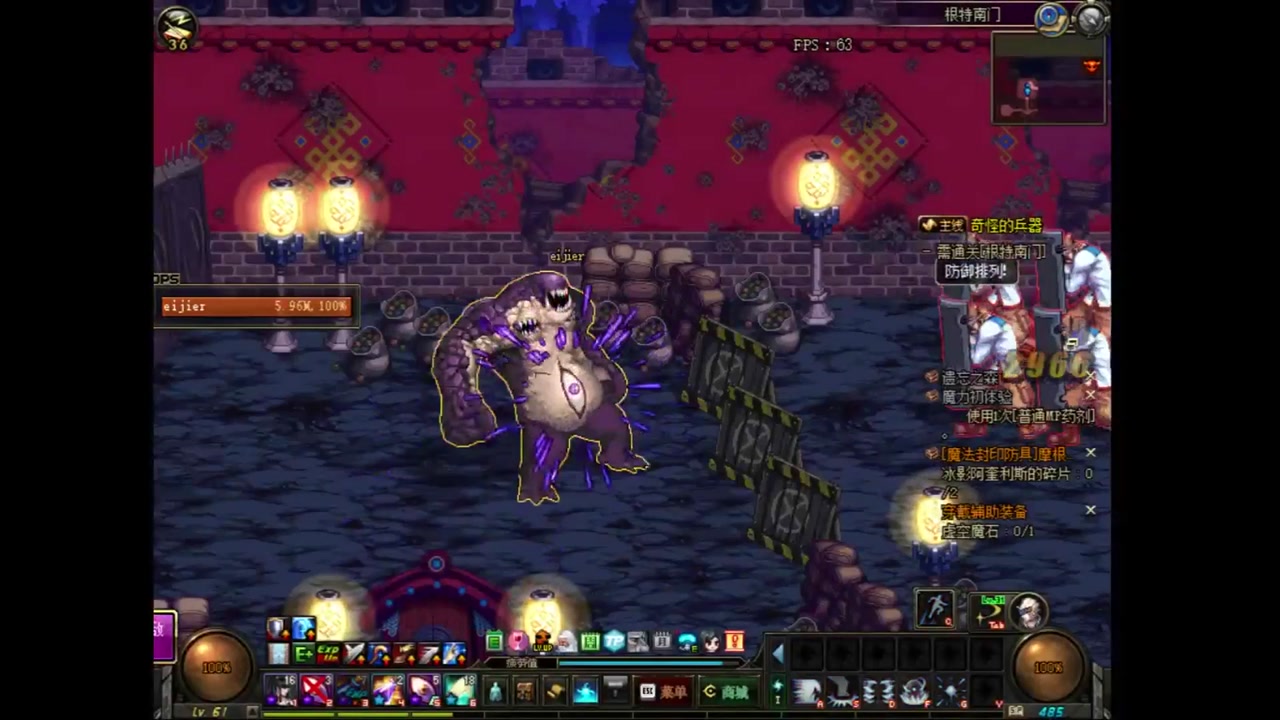Click the left arrow beside skill bar
Screen dimensions: 1280x720
coord(778,655)
